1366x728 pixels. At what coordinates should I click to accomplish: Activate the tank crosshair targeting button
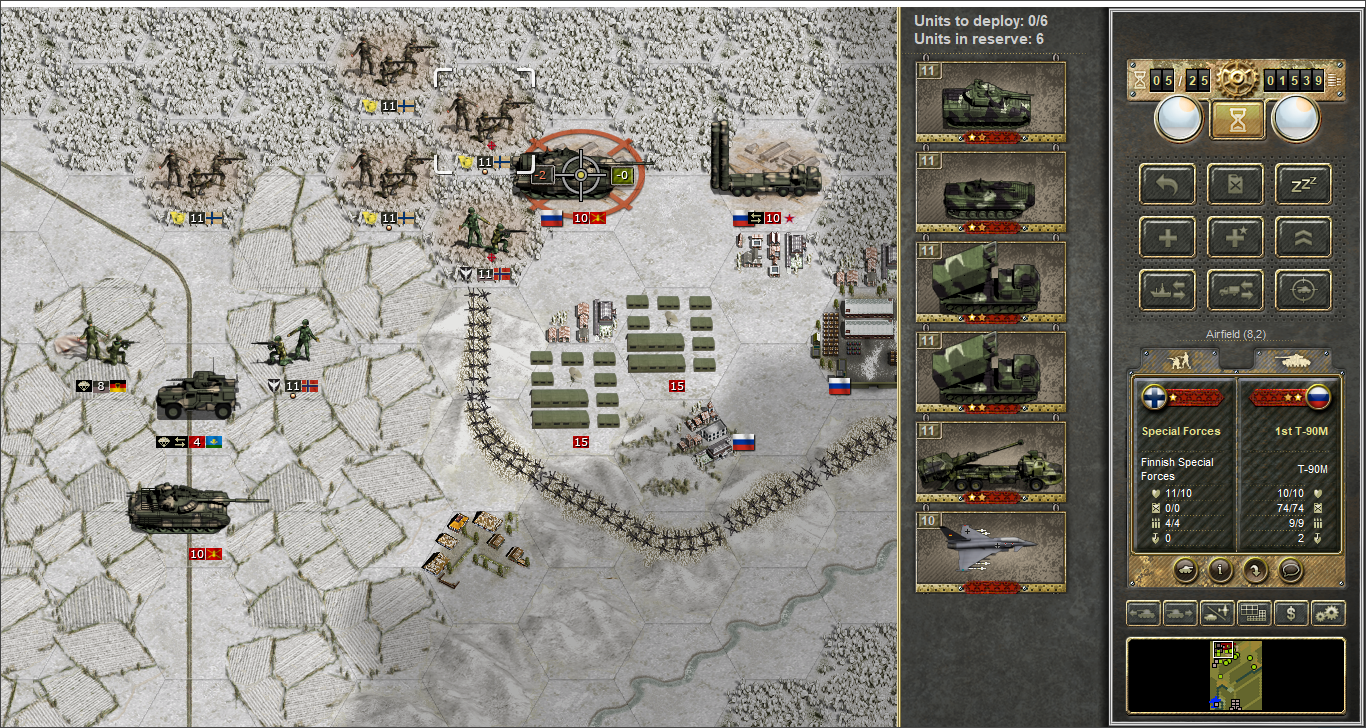coord(1303,290)
